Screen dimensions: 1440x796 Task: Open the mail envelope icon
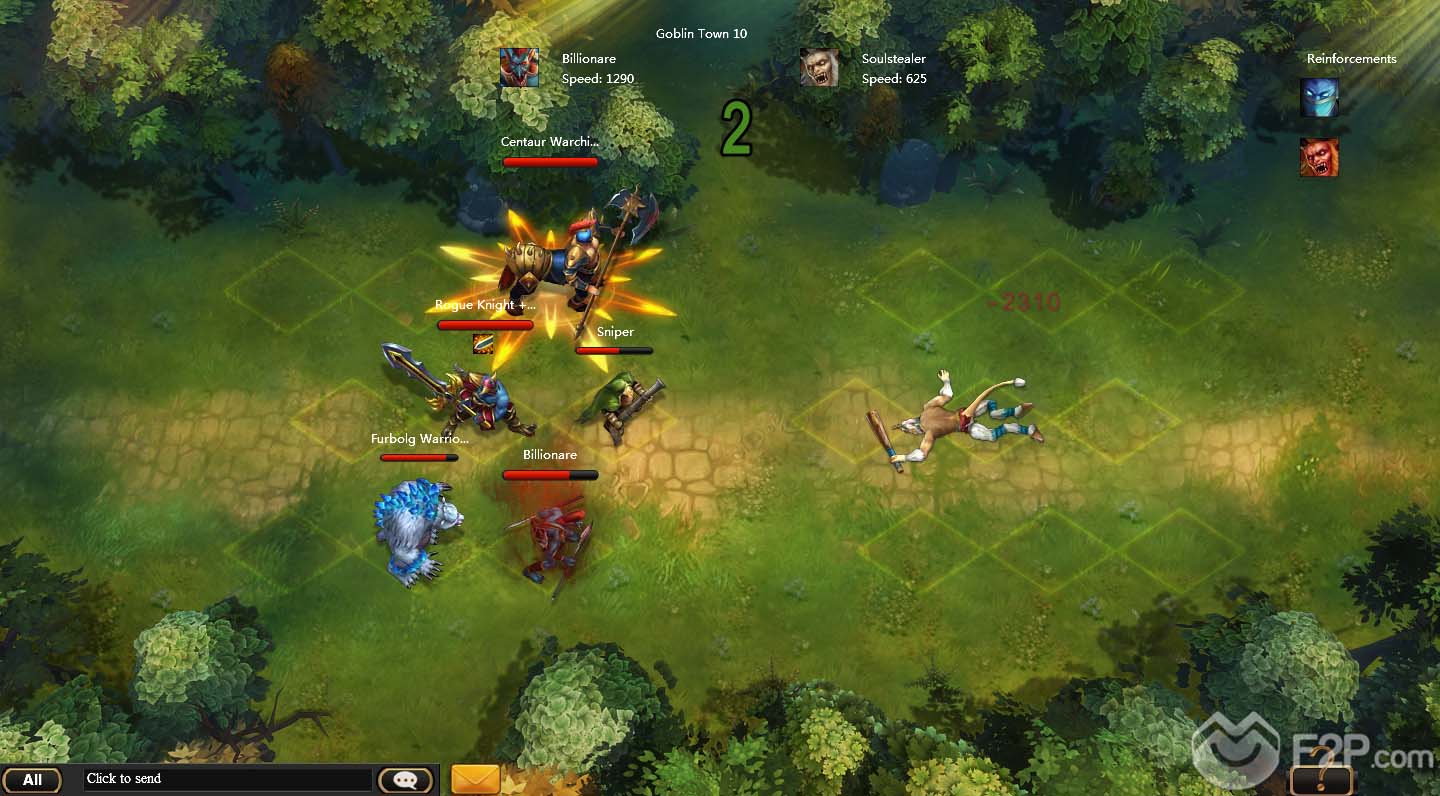475,779
